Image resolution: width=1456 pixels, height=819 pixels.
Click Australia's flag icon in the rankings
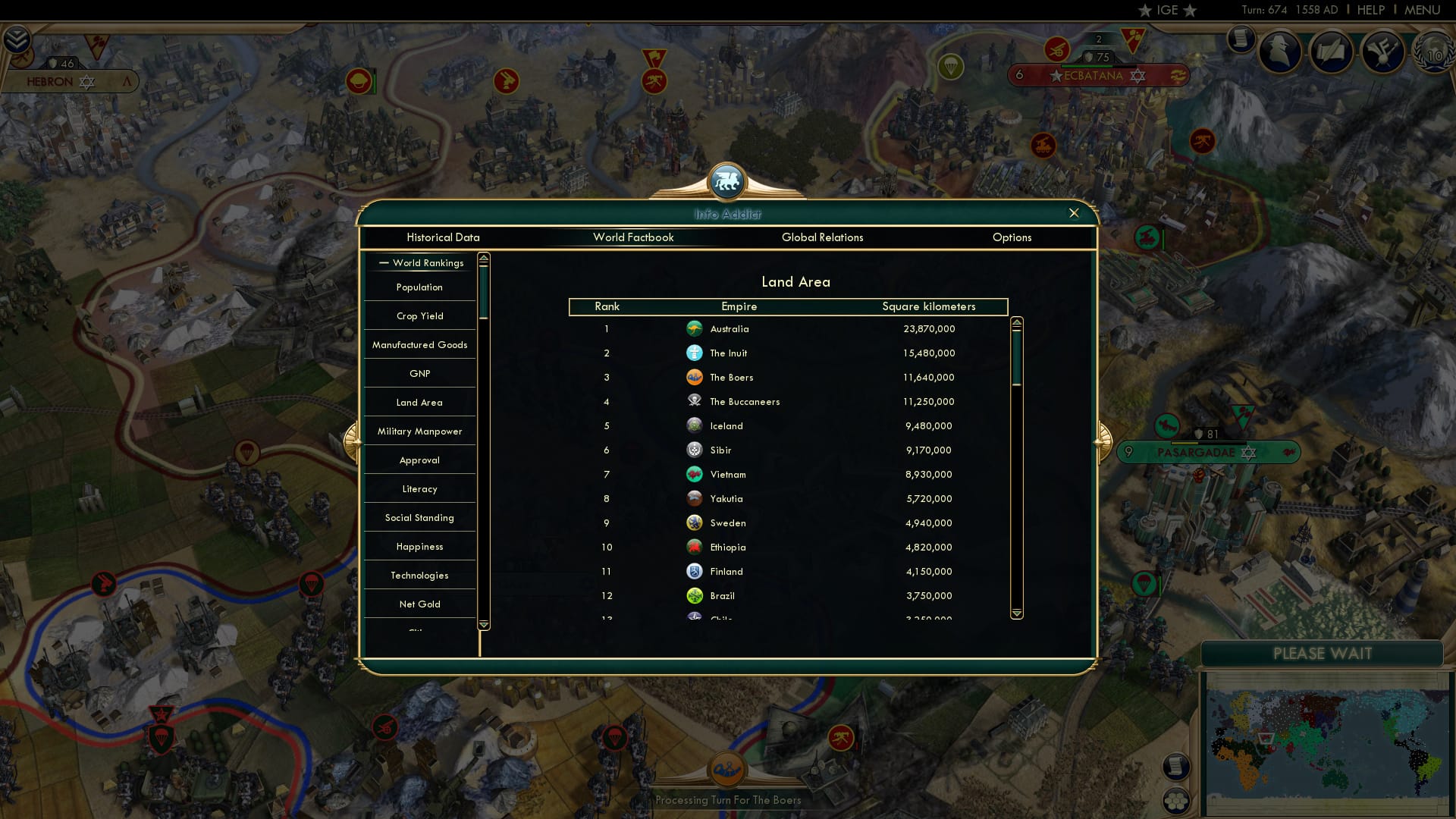click(695, 328)
